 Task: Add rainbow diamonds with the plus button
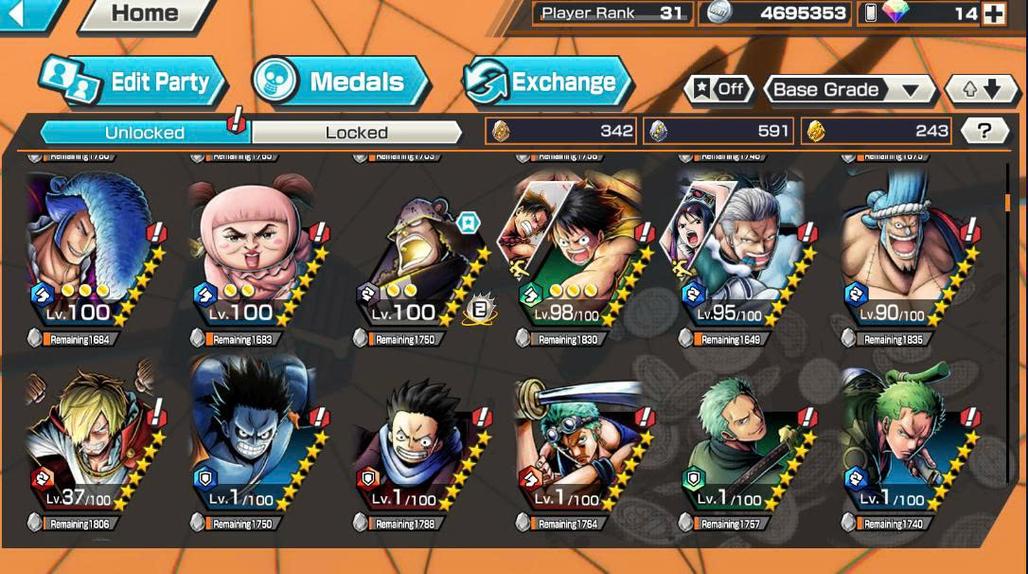993,14
